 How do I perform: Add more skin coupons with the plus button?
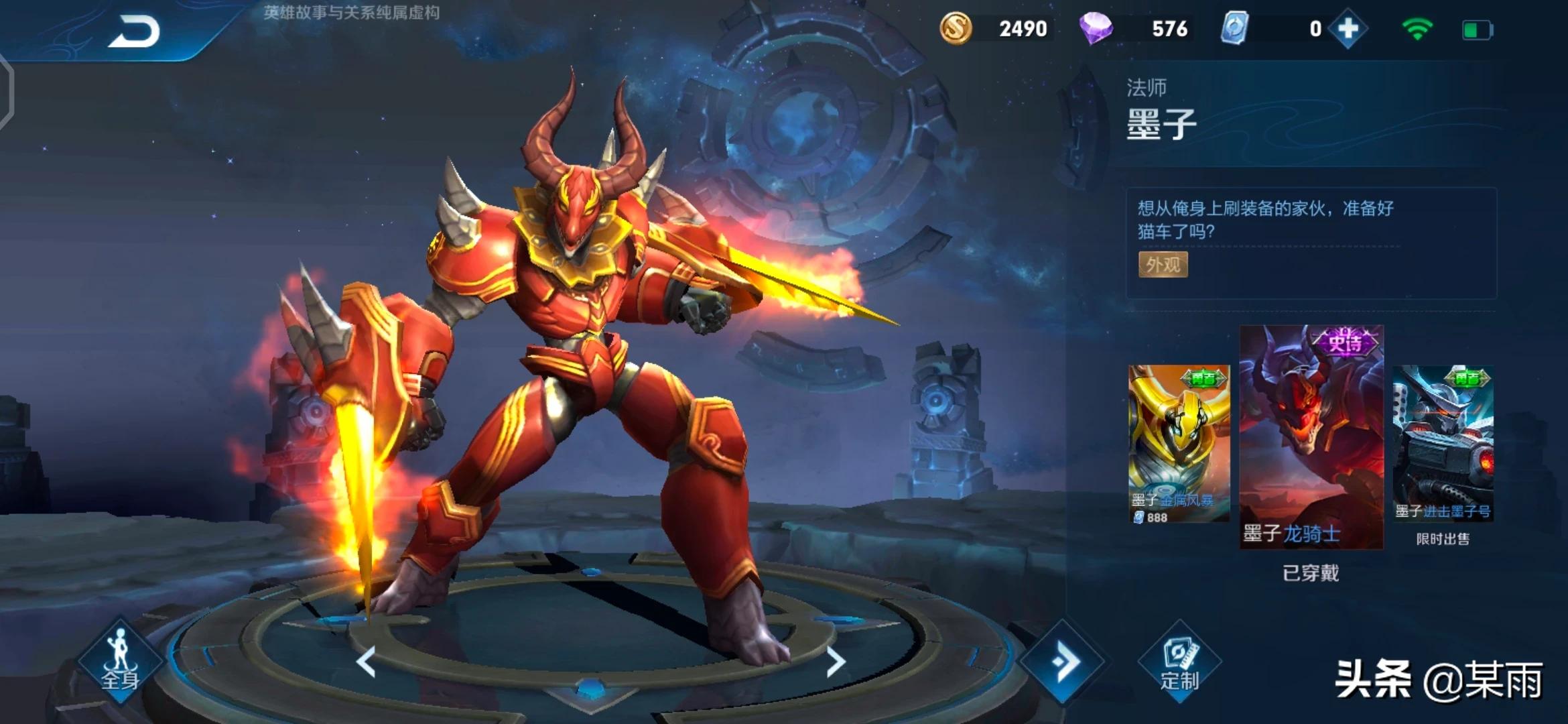click(x=1348, y=29)
